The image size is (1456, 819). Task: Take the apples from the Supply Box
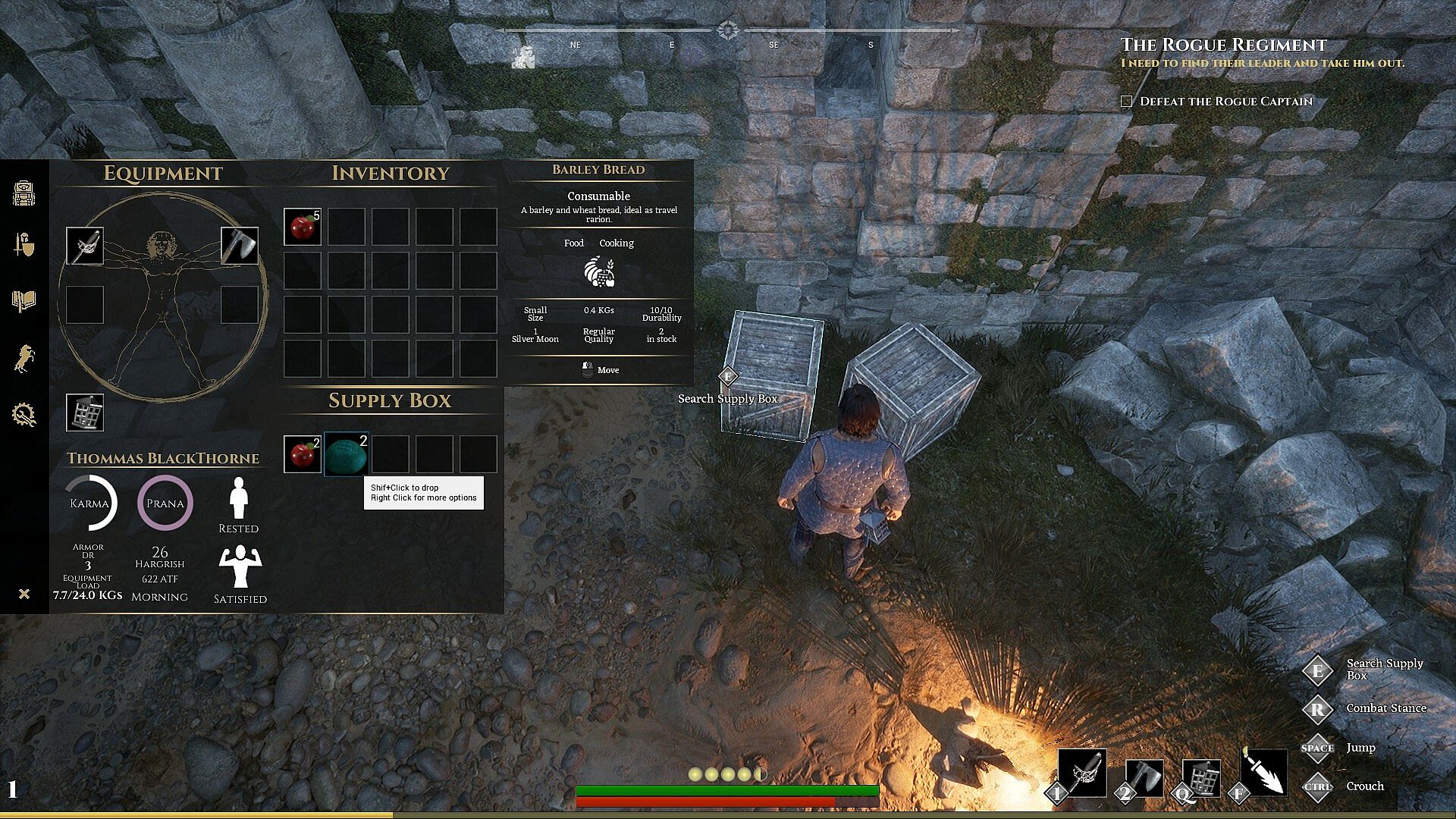pos(303,454)
